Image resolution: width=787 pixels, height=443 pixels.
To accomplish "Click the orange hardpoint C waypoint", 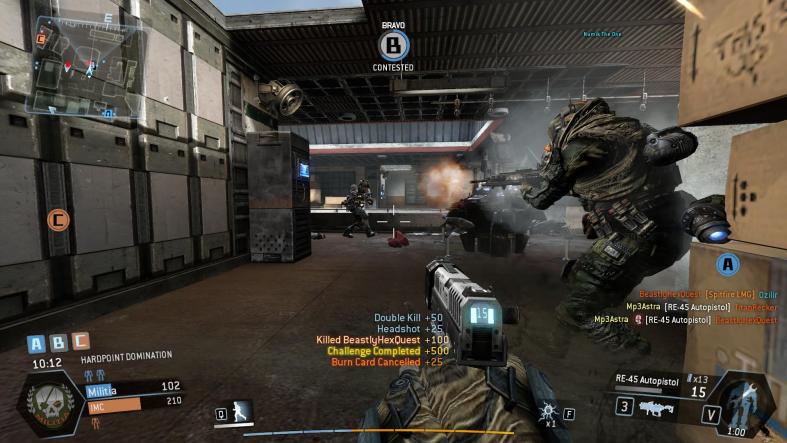I will (x=58, y=219).
